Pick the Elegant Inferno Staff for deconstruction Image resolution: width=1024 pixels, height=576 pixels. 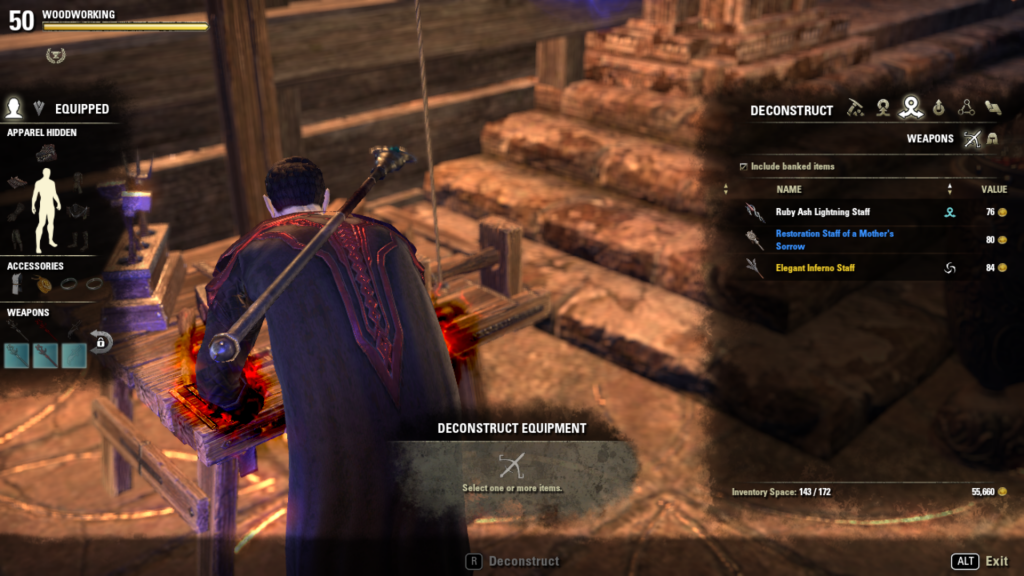[815, 268]
